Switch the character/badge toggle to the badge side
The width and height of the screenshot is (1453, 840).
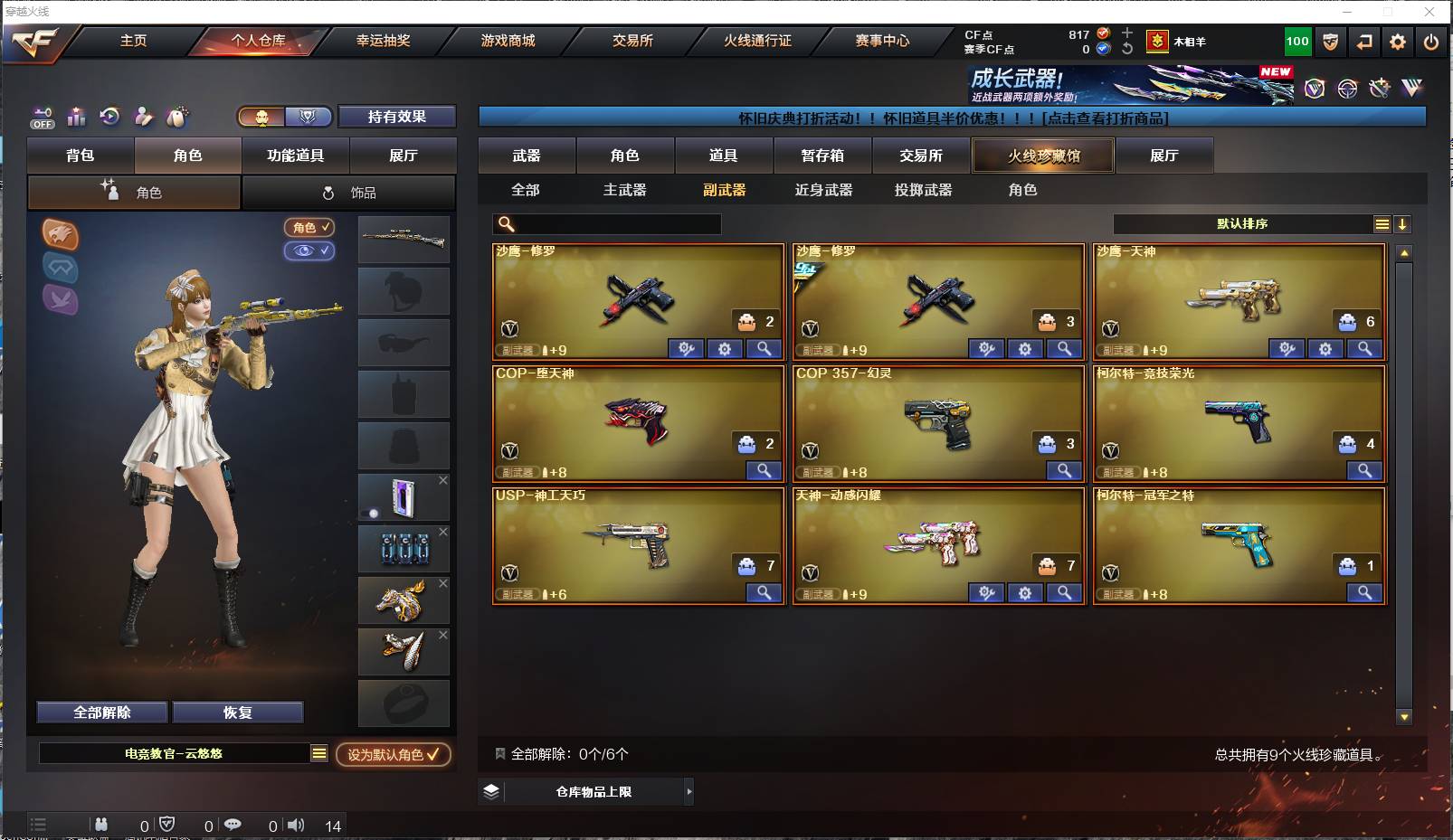[309, 118]
